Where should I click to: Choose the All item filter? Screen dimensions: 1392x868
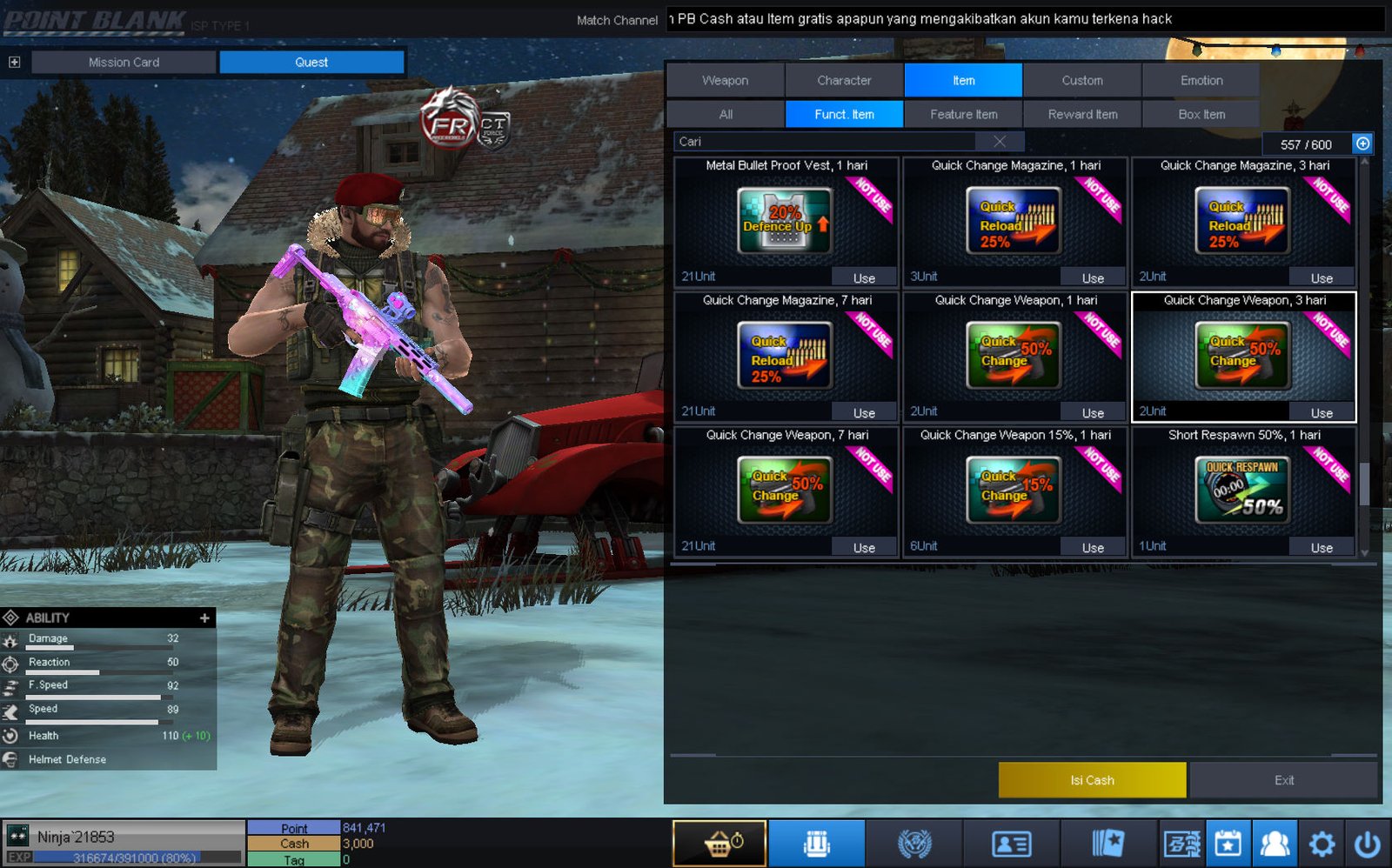pos(726,114)
